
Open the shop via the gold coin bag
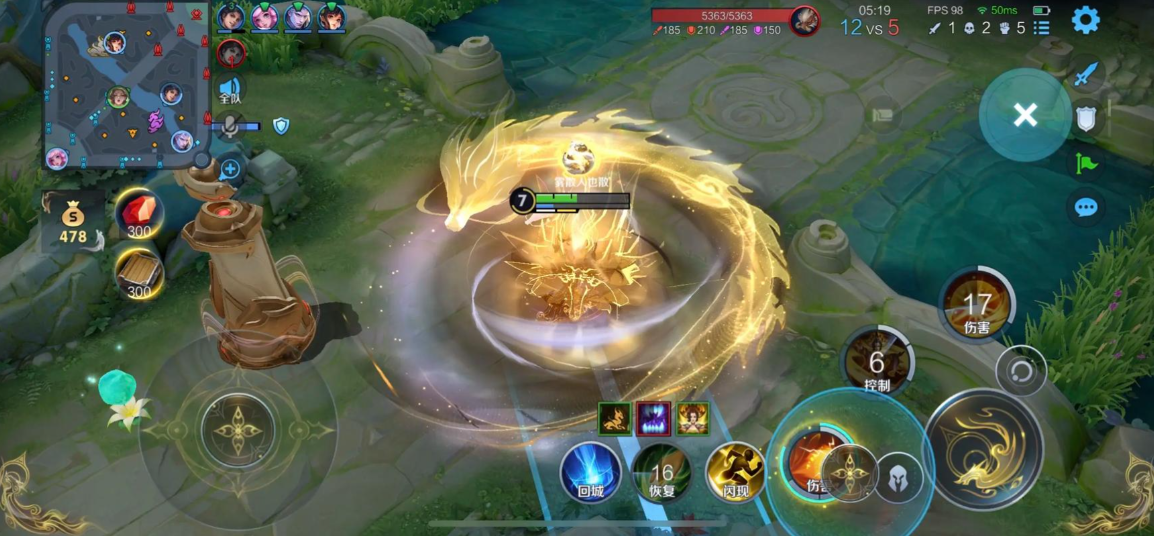click(73, 224)
